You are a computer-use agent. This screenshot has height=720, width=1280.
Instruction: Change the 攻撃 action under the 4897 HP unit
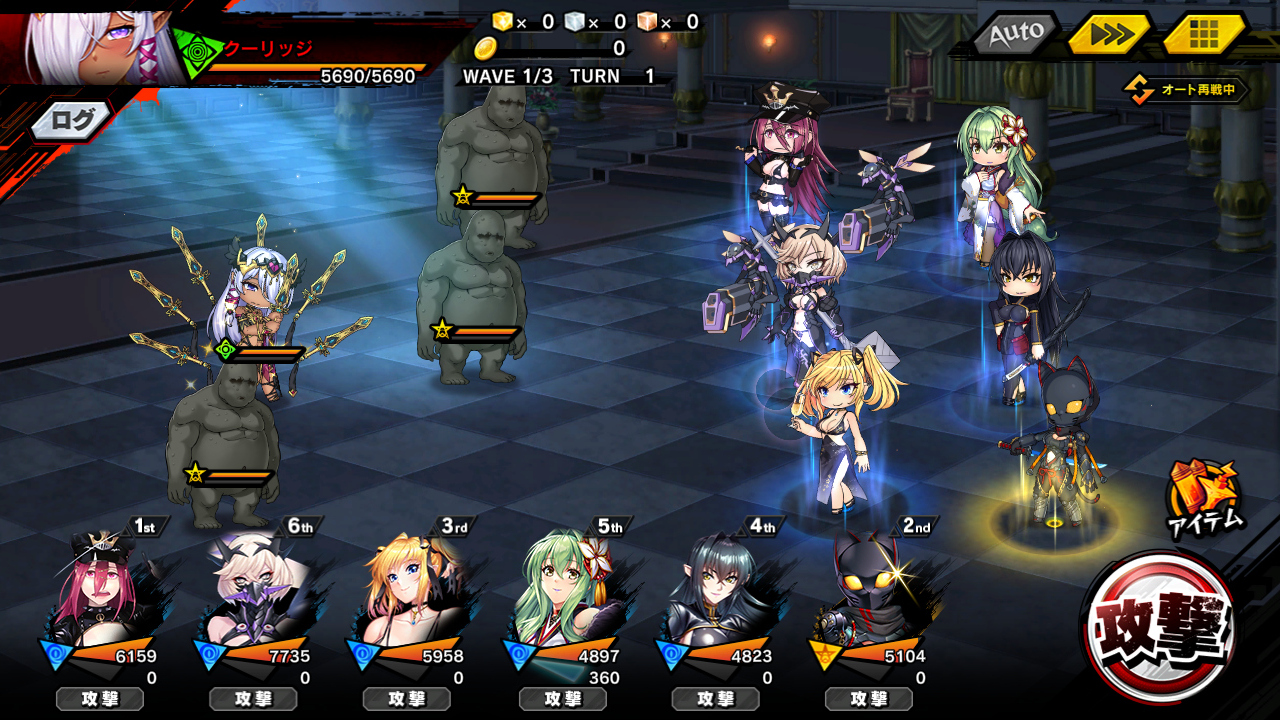pos(563,699)
